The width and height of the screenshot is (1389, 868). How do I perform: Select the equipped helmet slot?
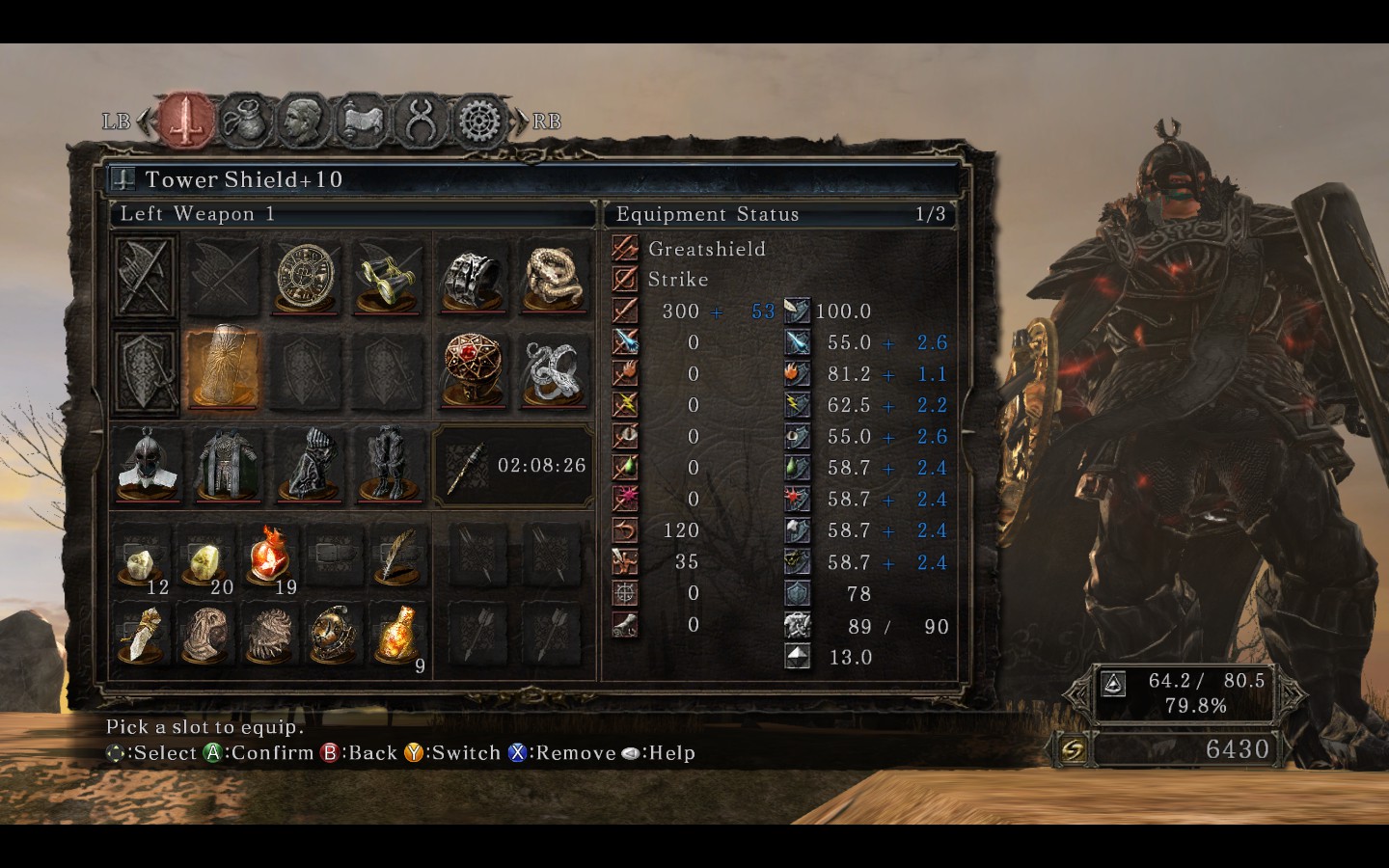tap(148, 464)
